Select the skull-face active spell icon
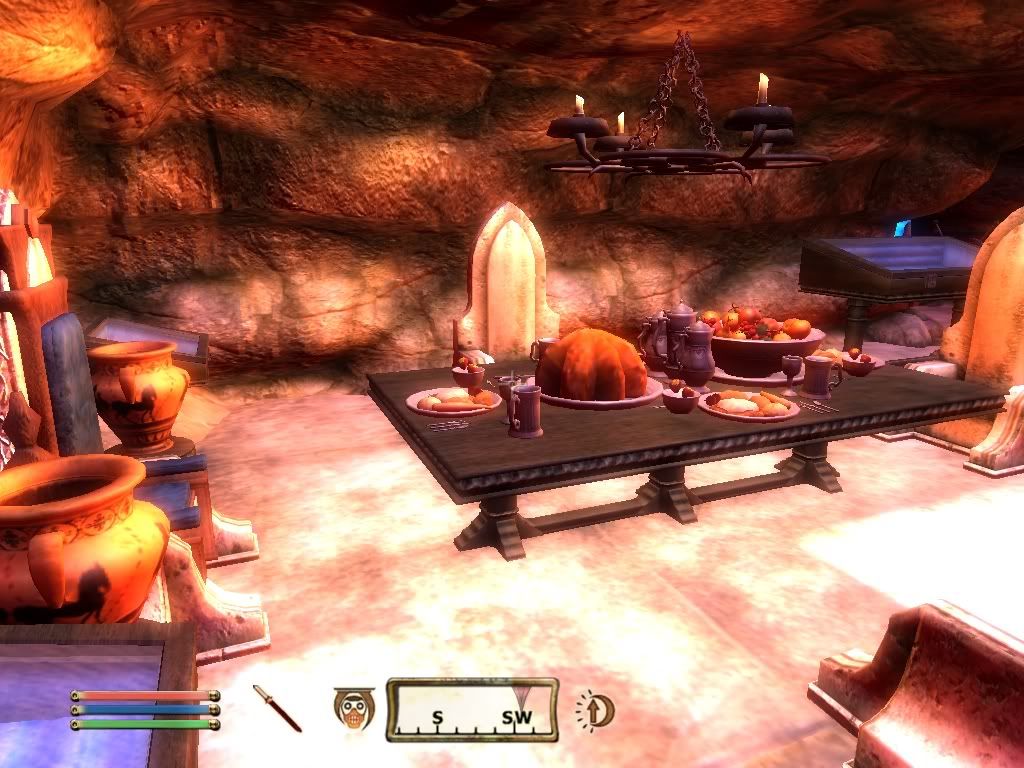This screenshot has height=768, width=1024. click(x=352, y=709)
